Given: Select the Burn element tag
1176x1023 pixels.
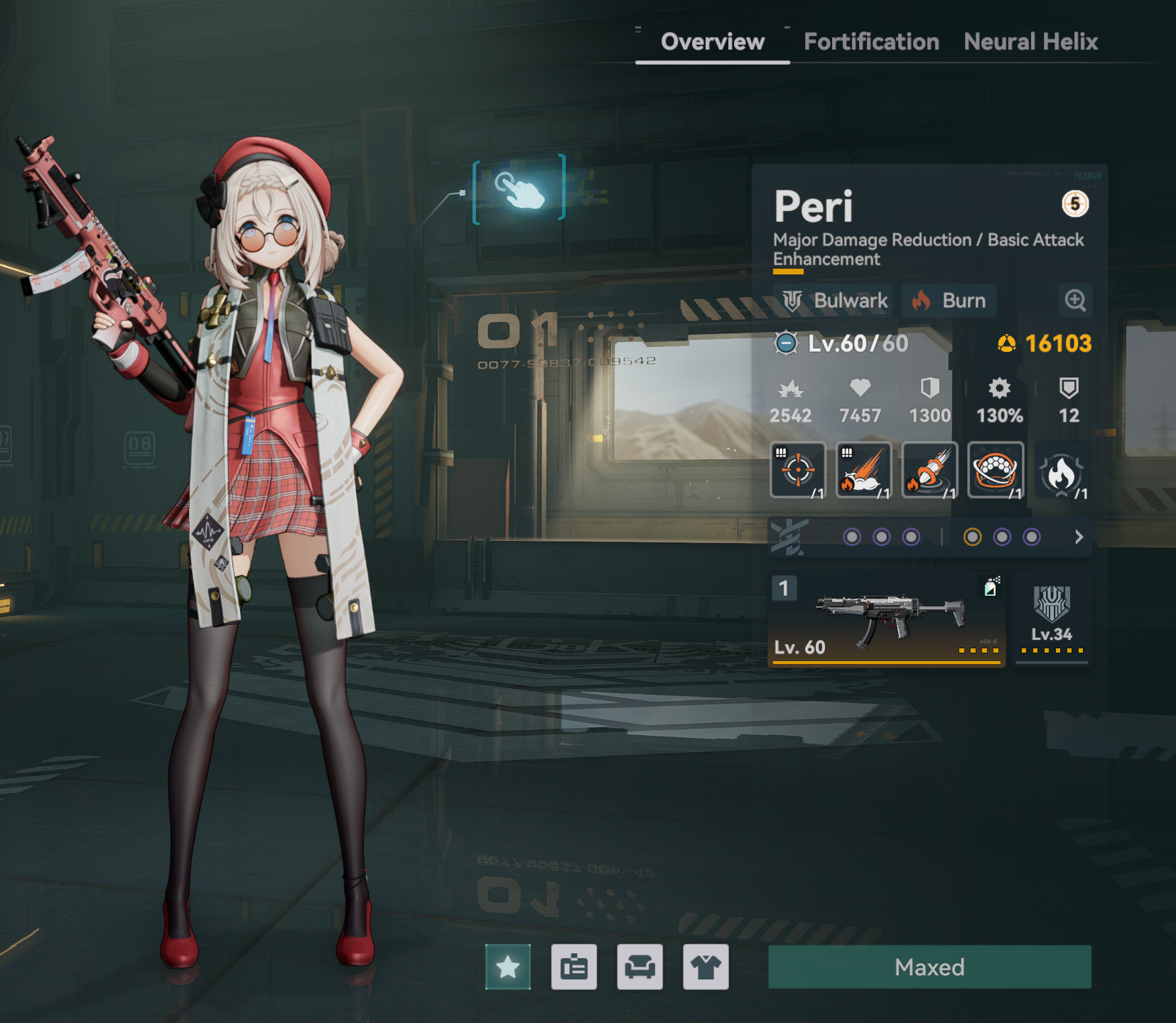Looking at the screenshot, I should pyautogui.click(x=949, y=301).
